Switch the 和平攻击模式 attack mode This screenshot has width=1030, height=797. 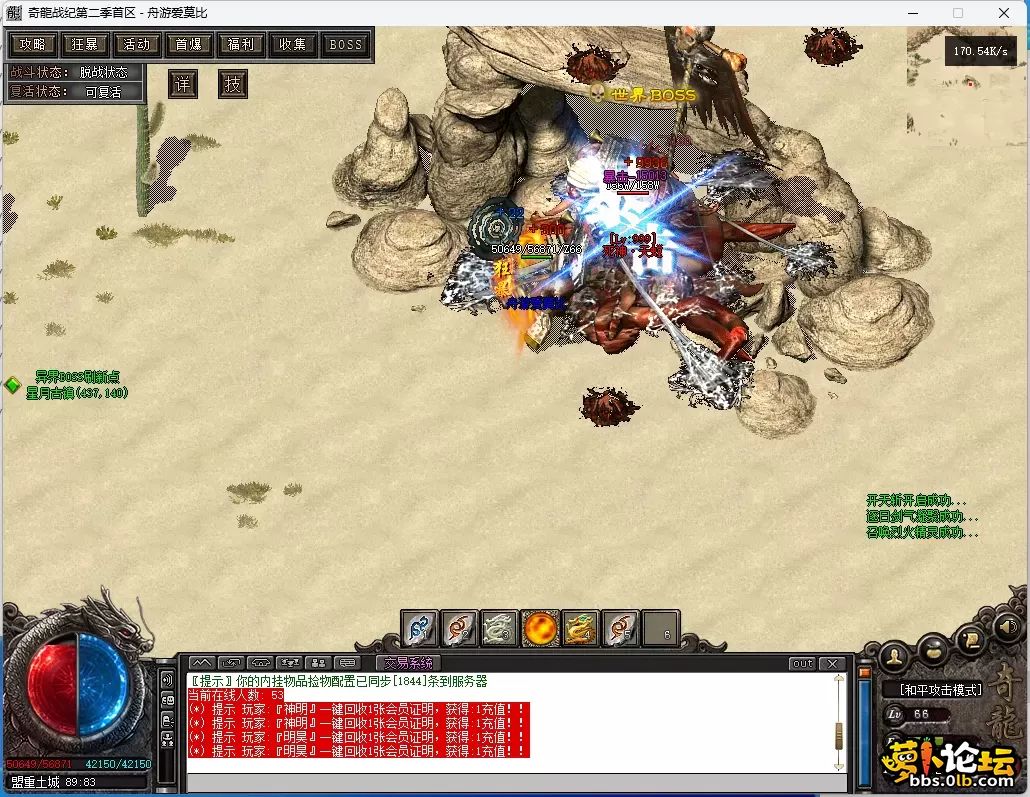point(940,689)
